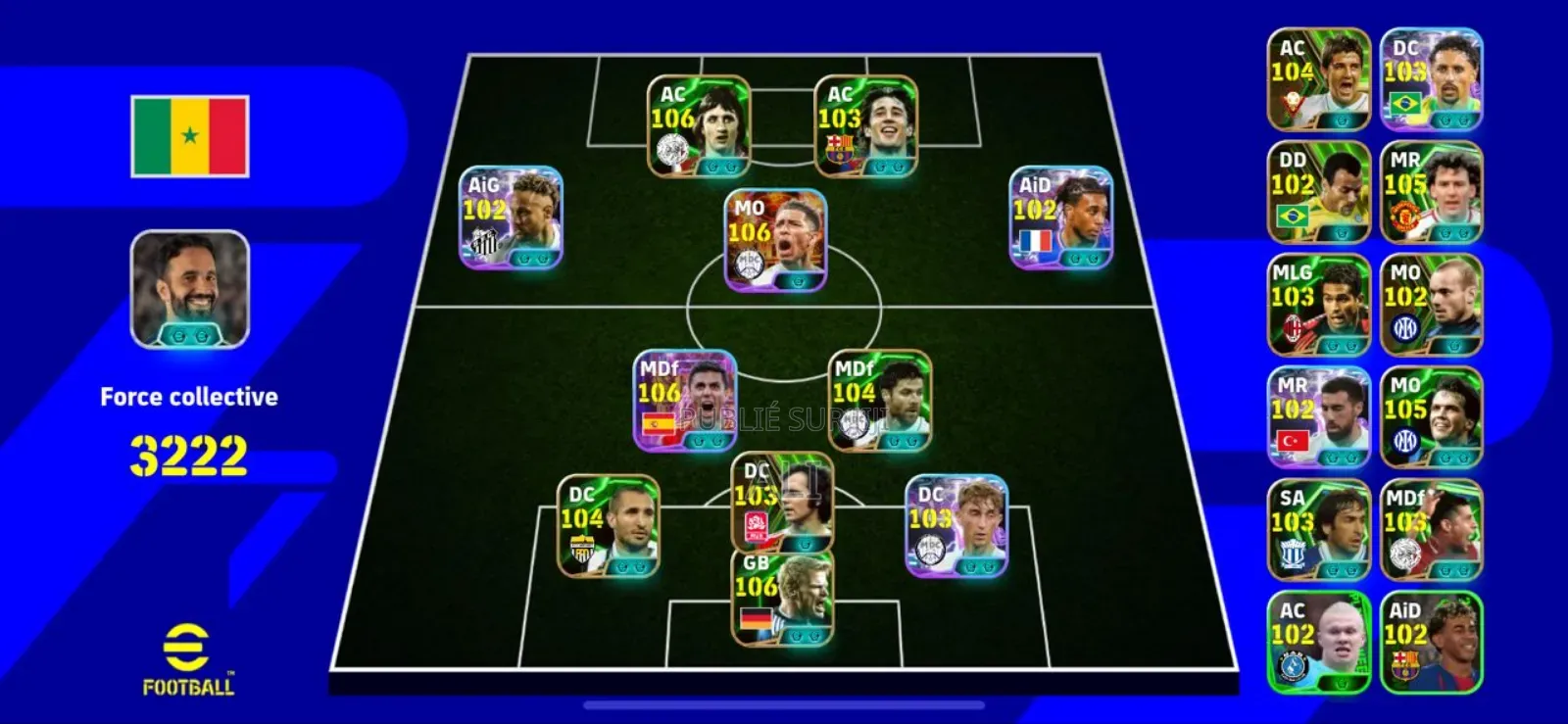Choose the AiG 102 left winger card
The image size is (1568, 724).
(511, 217)
